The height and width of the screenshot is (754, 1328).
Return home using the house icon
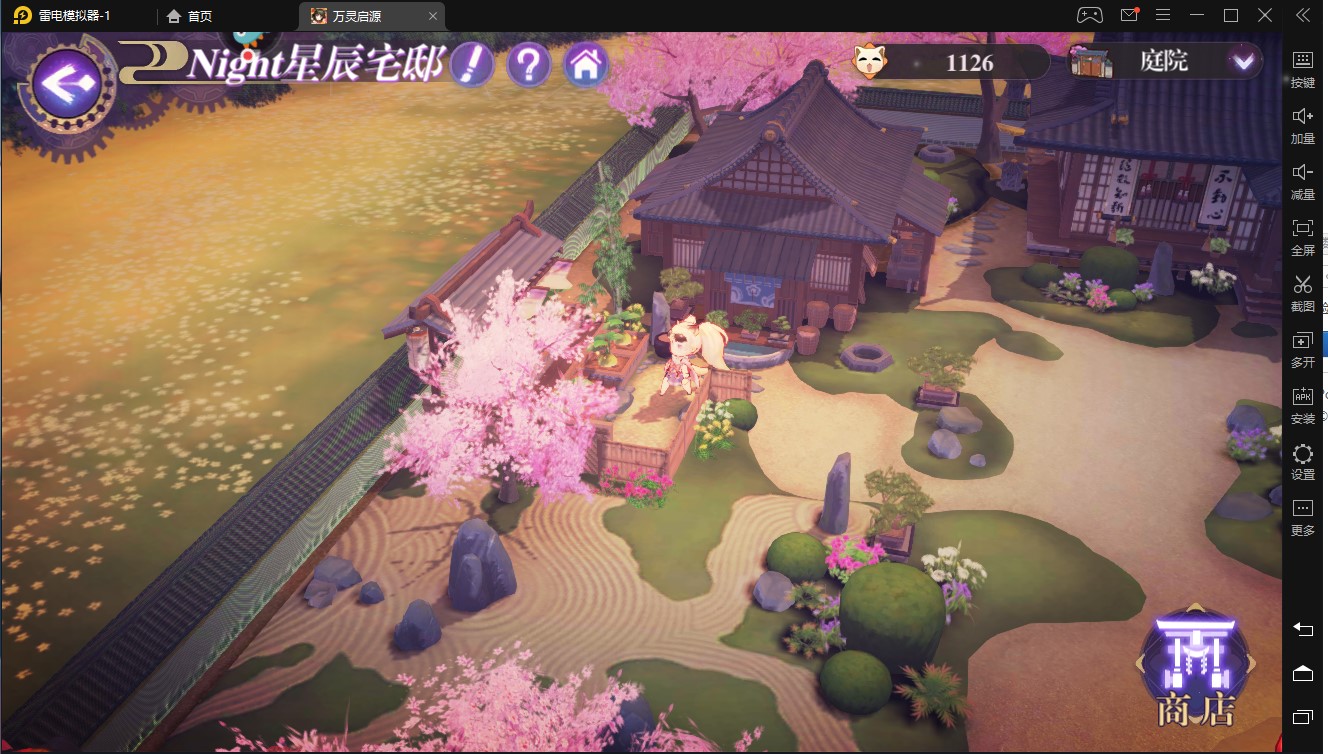[x=586, y=65]
